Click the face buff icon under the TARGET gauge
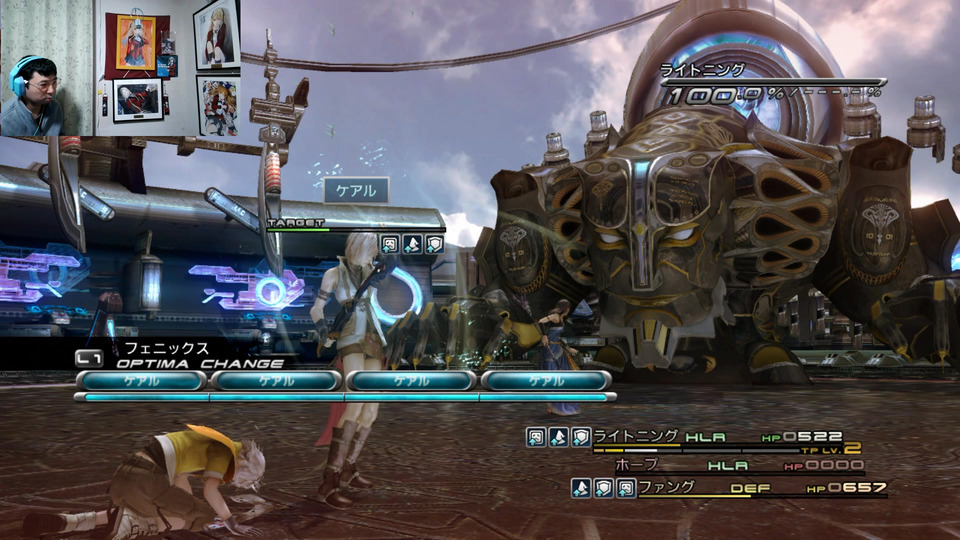 click(389, 244)
